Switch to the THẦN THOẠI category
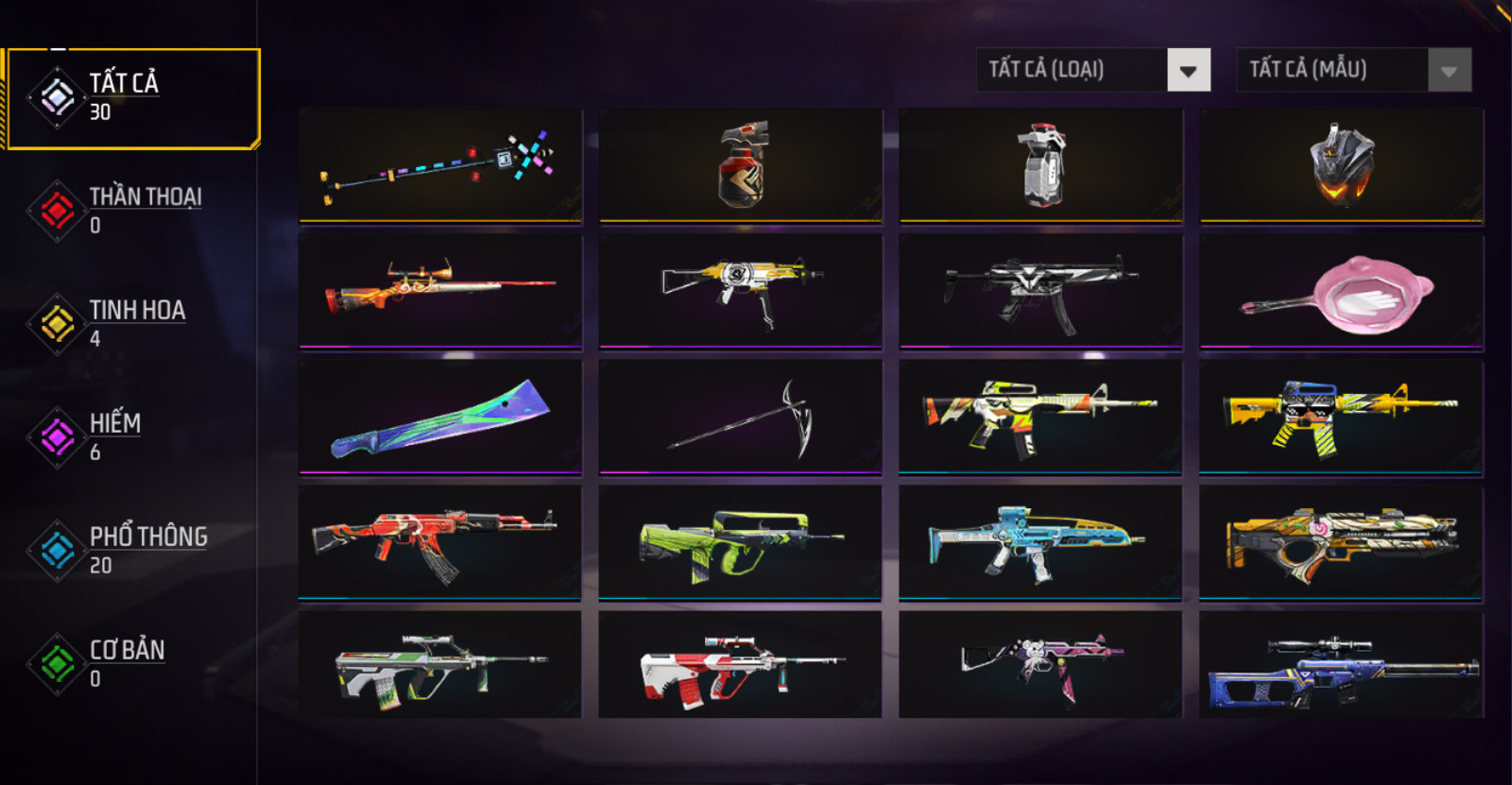Screen dimensions: 1512x785 132,210
